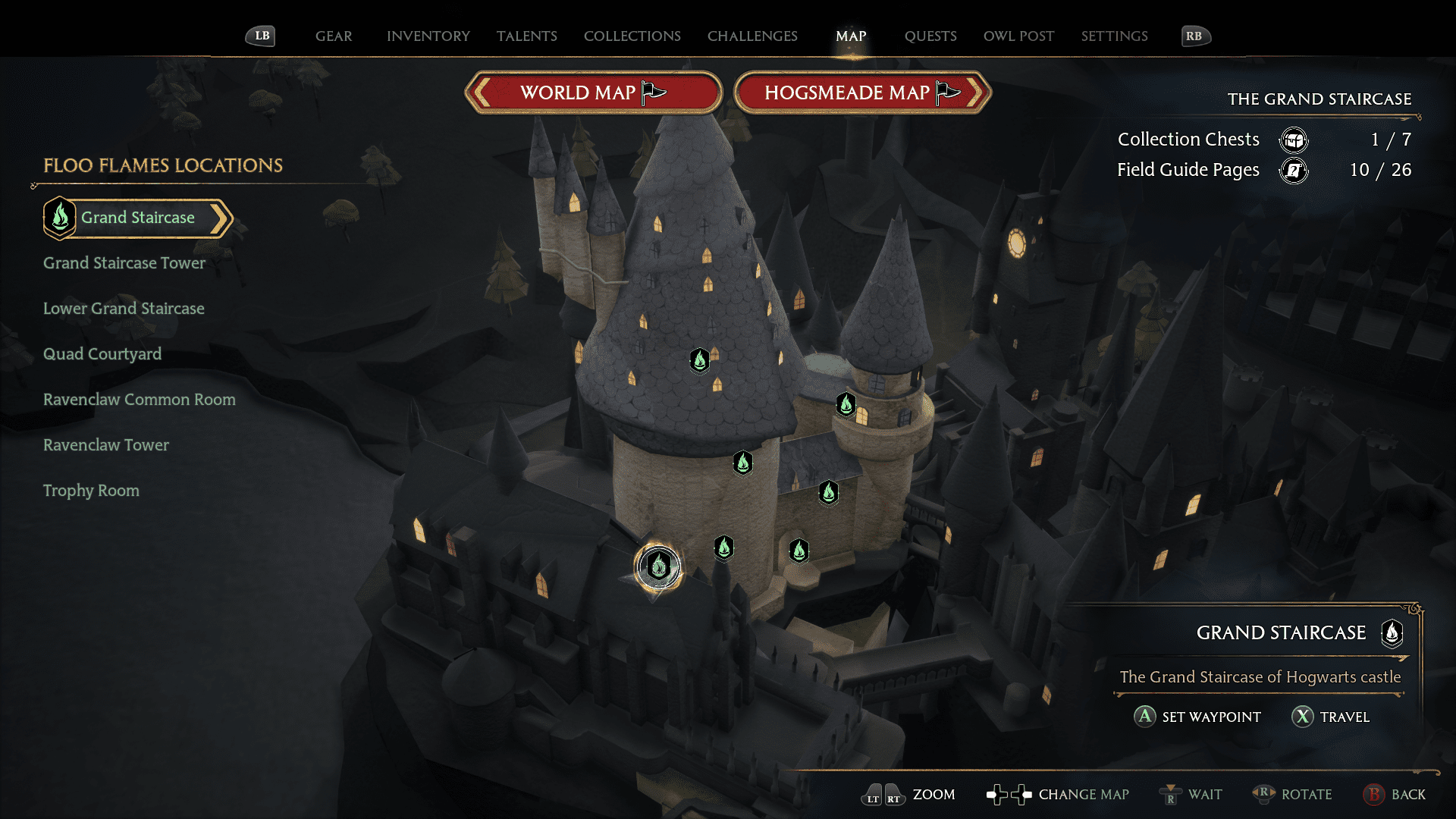The width and height of the screenshot is (1456, 819).
Task: Switch to the Gear tab
Action: coord(334,36)
